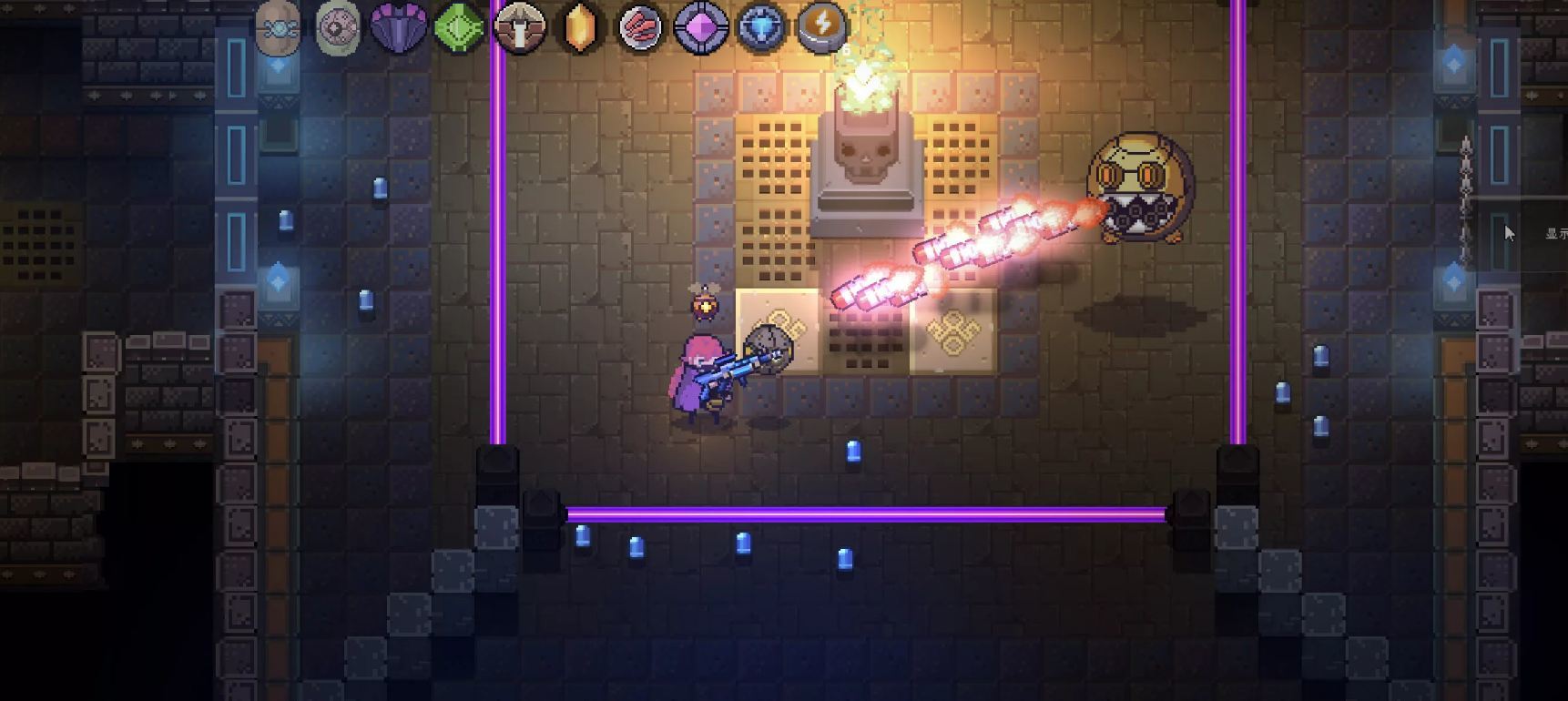Image resolution: width=1568 pixels, height=701 pixels.
Task: Click the purple gem on grey cross shield icon
Action: [701, 27]
